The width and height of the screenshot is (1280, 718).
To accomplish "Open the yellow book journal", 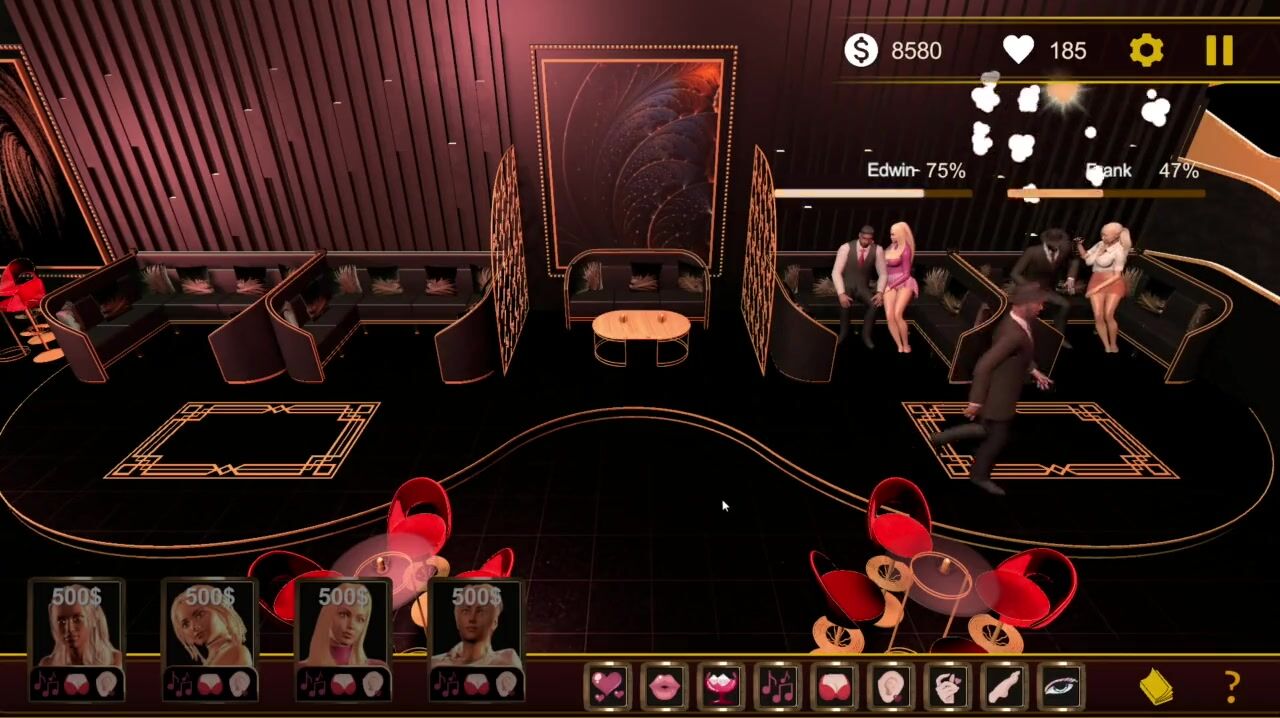I will point(1156,687).
